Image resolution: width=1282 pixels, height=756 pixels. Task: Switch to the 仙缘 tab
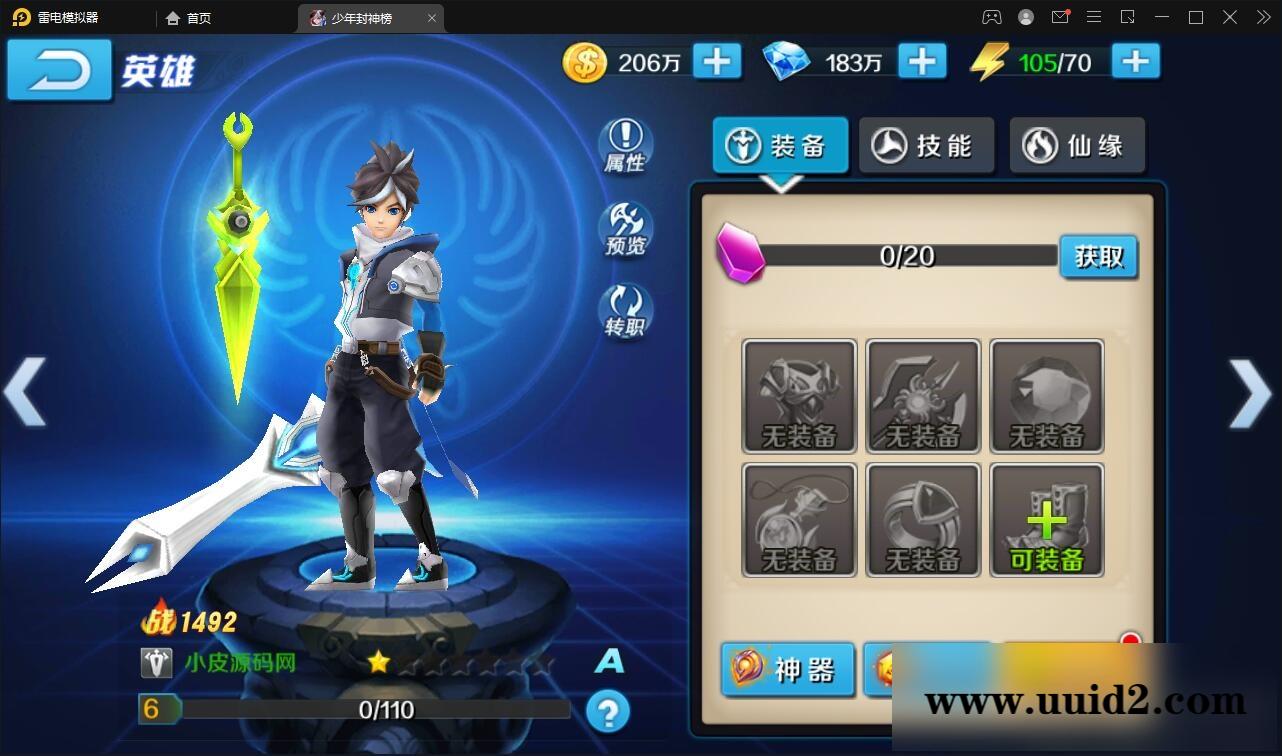tap(1077, 145)
